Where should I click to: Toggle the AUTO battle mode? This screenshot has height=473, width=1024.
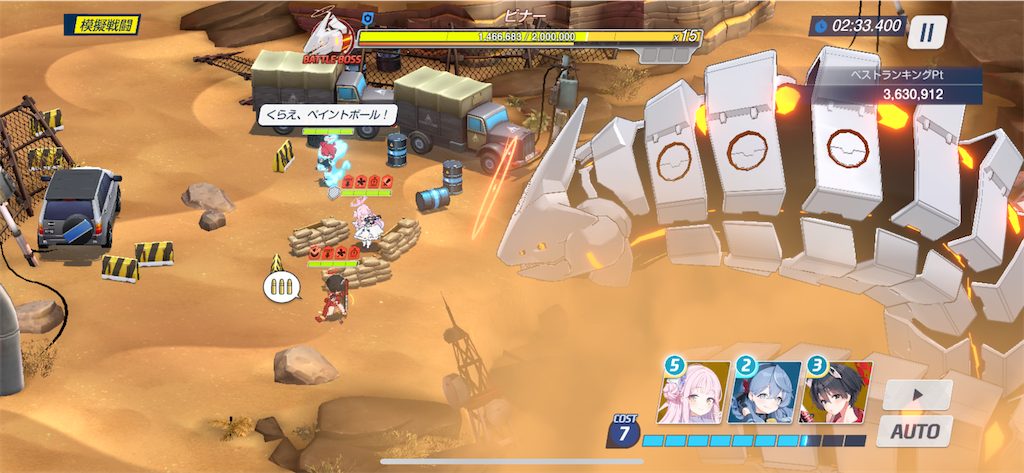pos(914,432)
